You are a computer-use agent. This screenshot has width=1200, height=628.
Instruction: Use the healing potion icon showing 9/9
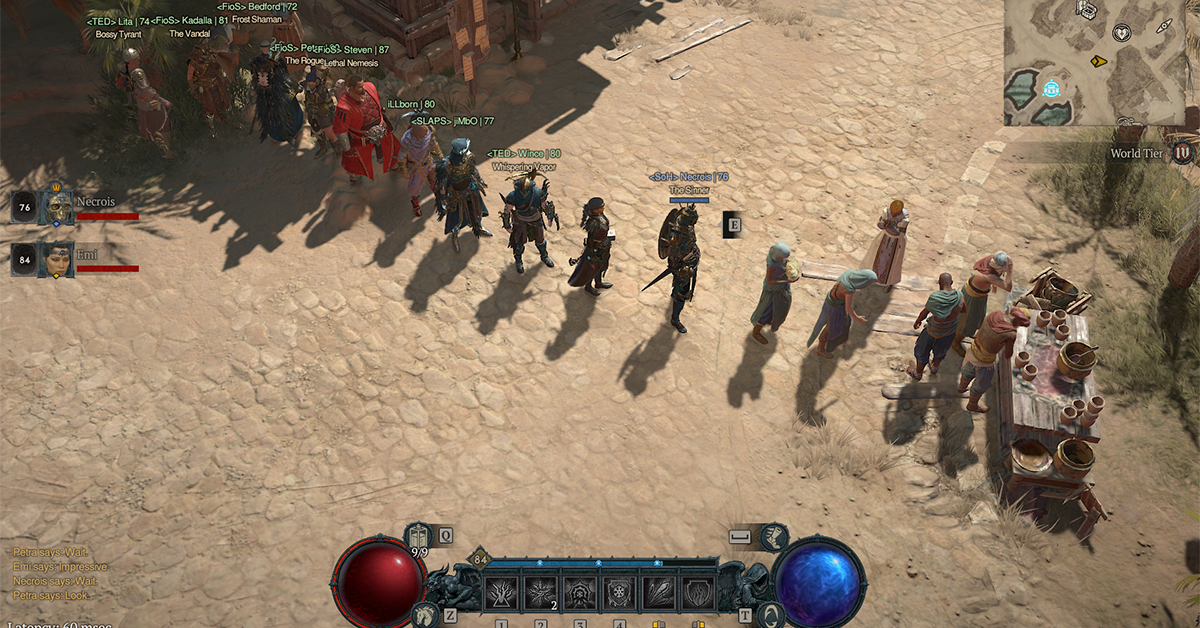[x=419, y=536]
